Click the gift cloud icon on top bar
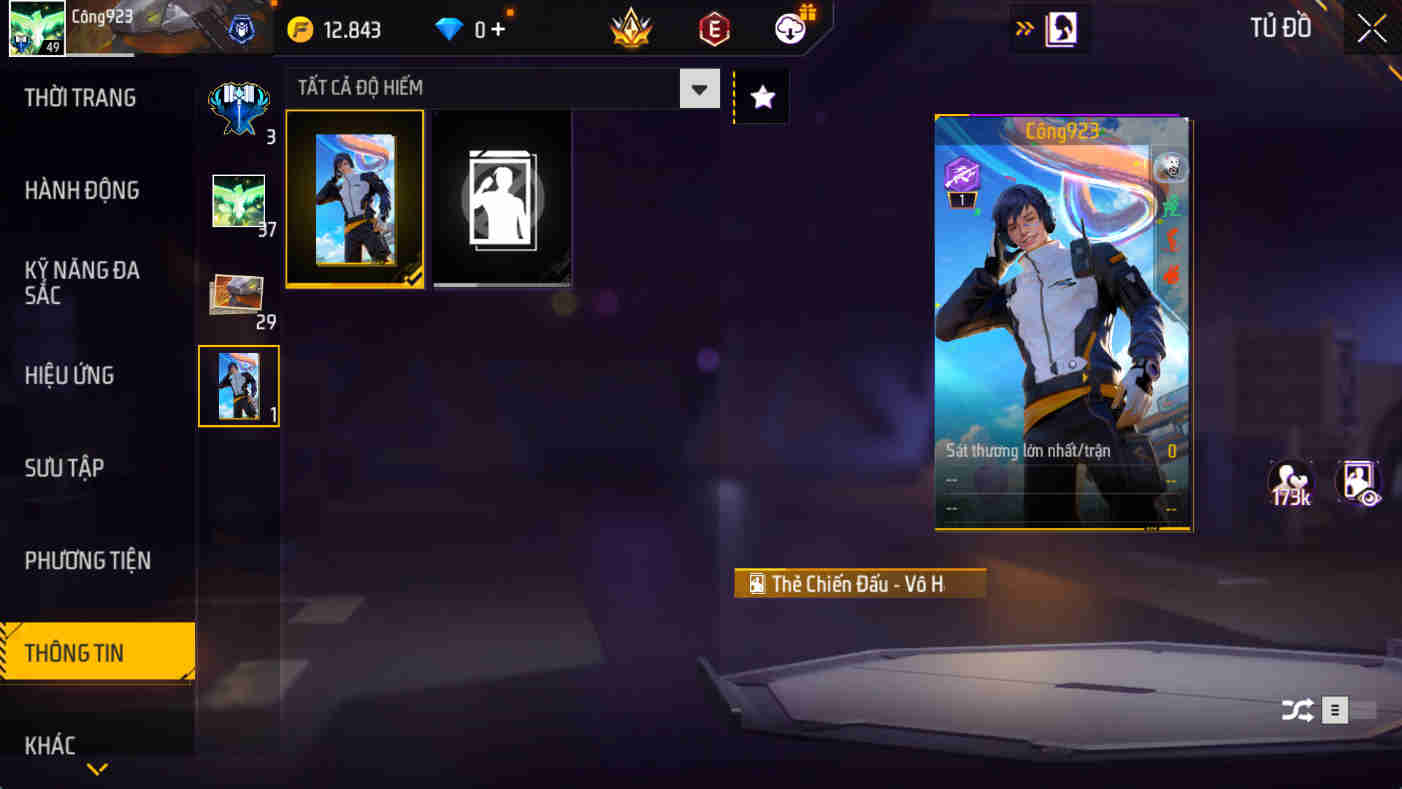The image size is (1402, 789). tap(788, 29)
